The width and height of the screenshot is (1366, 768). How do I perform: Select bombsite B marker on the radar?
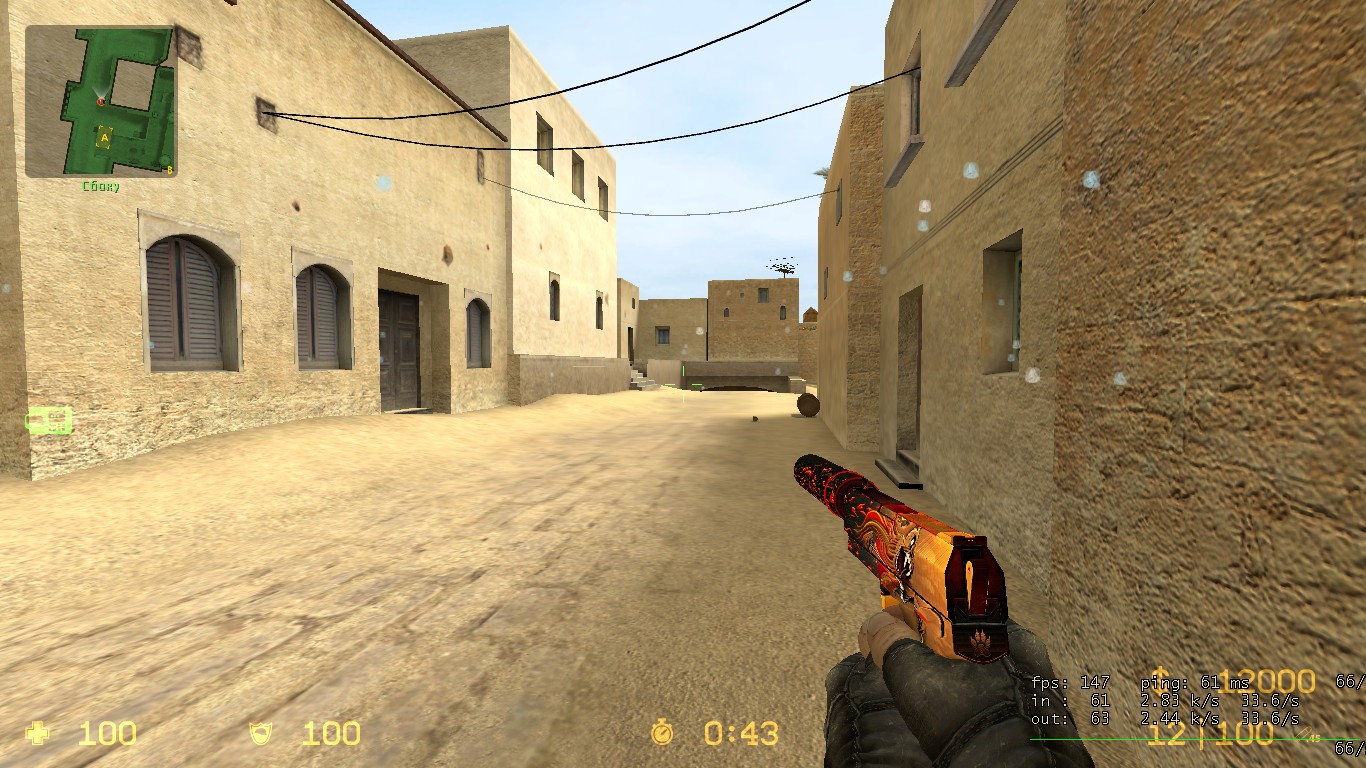(169, 169)
